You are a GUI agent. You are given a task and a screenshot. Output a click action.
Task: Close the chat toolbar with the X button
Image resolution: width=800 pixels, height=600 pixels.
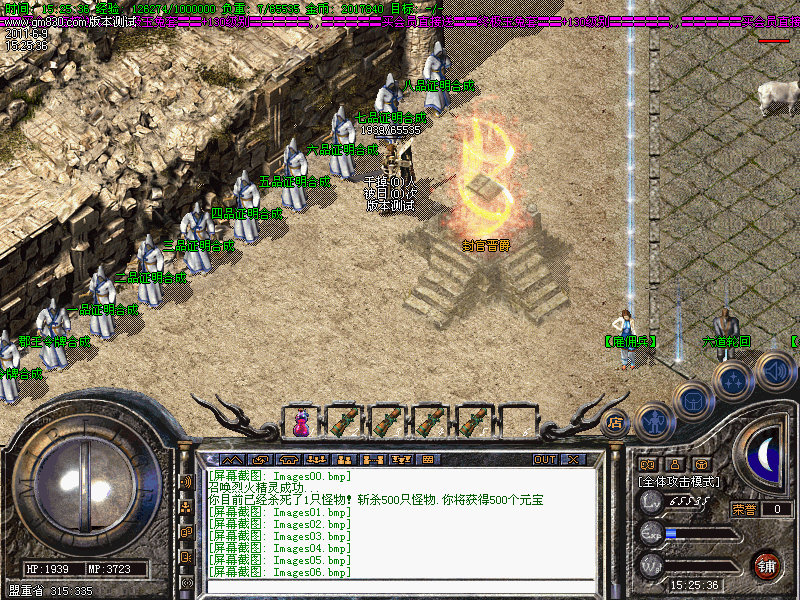[x=573, y=459]
